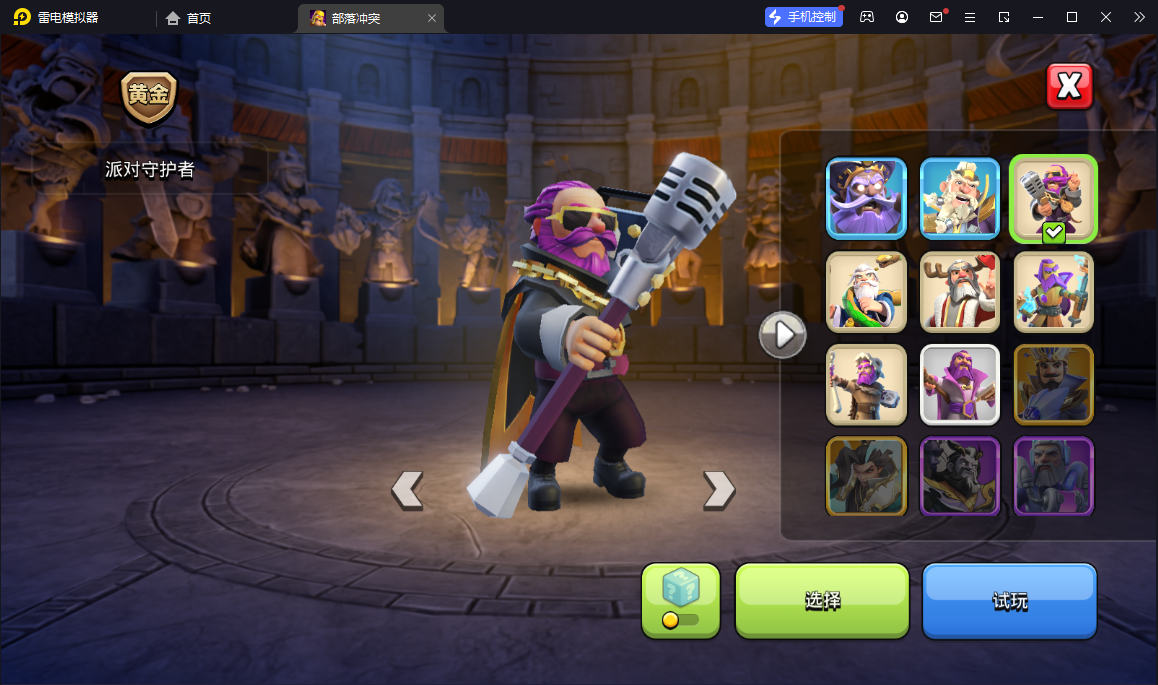Image resolution: width=1158 pixels, height=685 pixels.
Task: Select the Party Warden microphone skin
Action: tap(1053, 198)
